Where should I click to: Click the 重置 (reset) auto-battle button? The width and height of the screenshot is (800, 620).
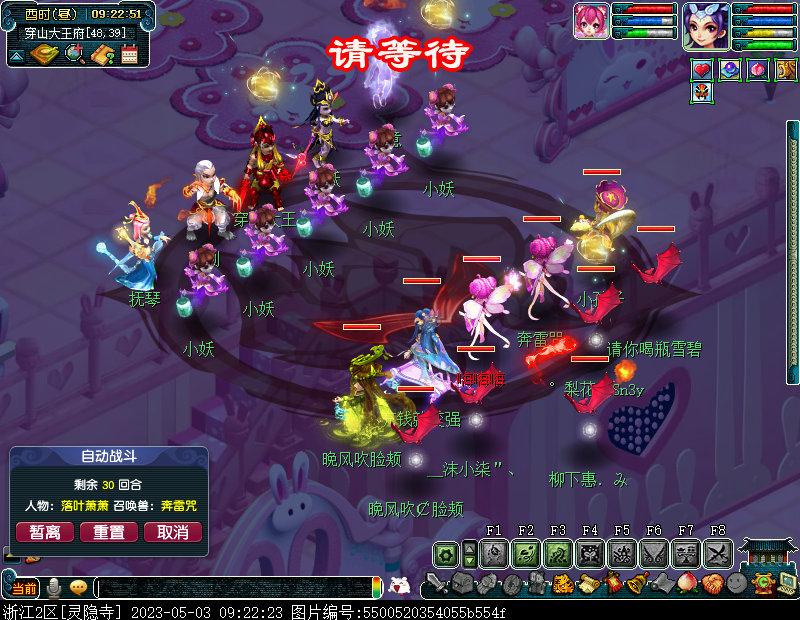[x=109, y=532]
